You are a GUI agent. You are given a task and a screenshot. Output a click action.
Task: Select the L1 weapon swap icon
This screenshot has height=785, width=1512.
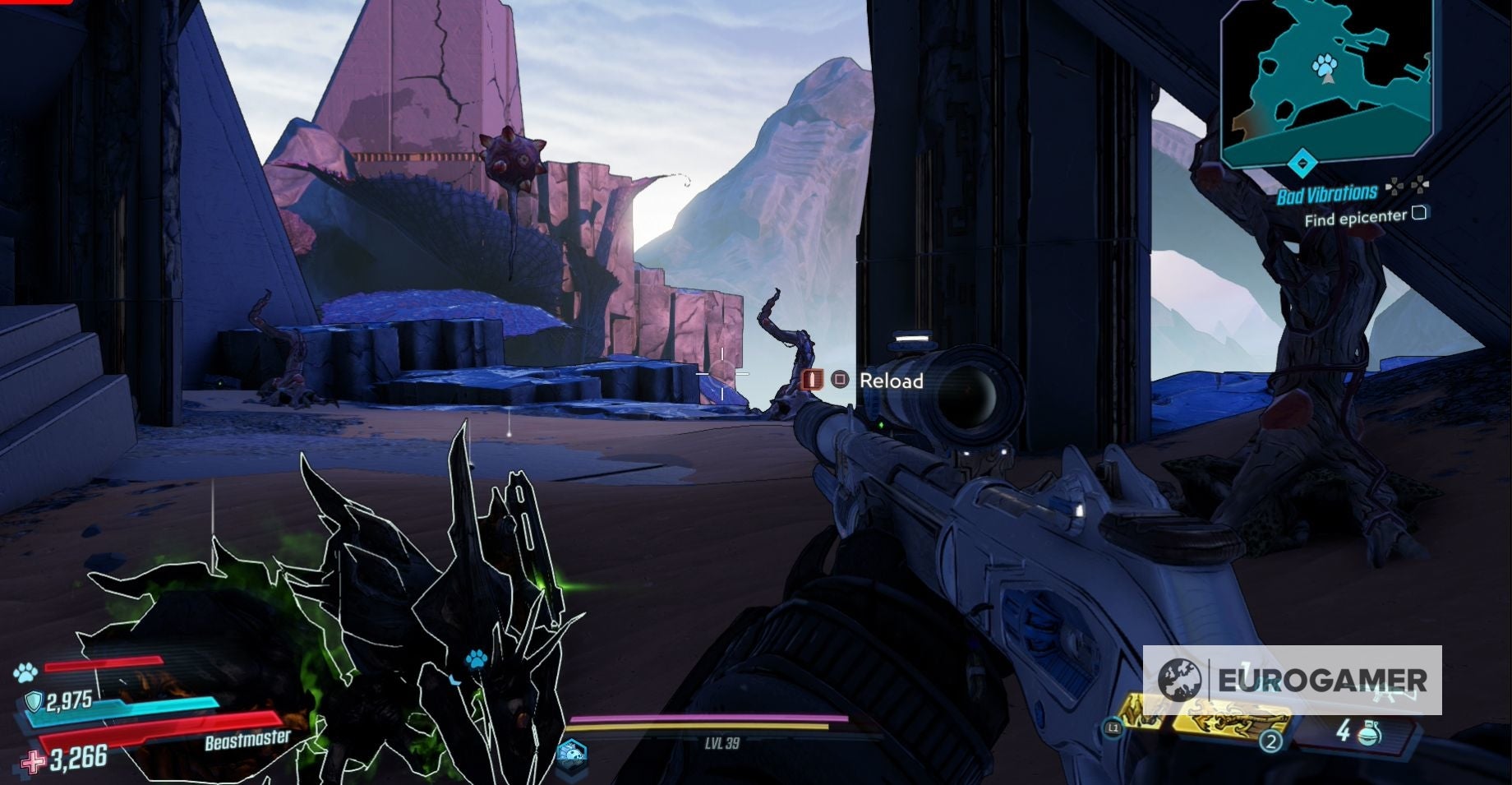pos(1114,727)
